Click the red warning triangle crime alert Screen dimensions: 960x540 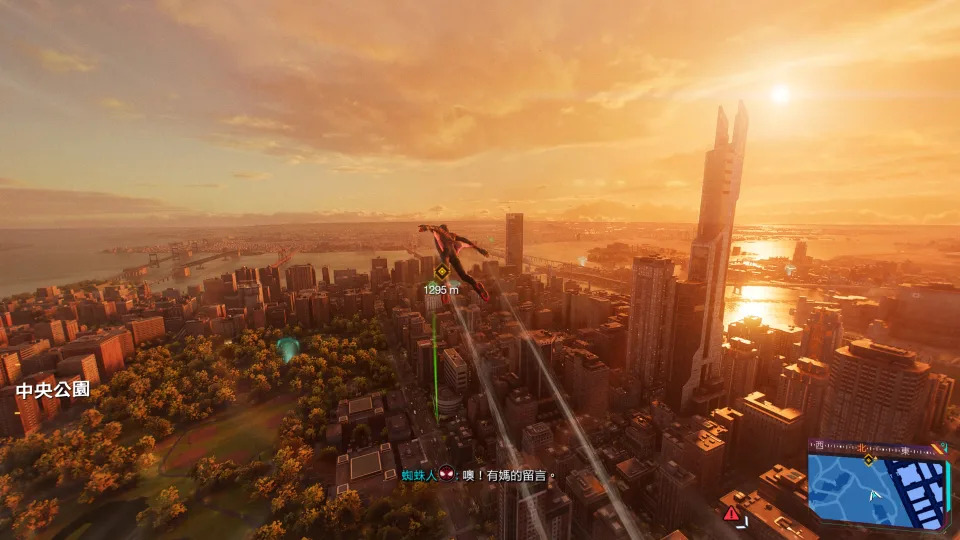(x=732, y=513)
